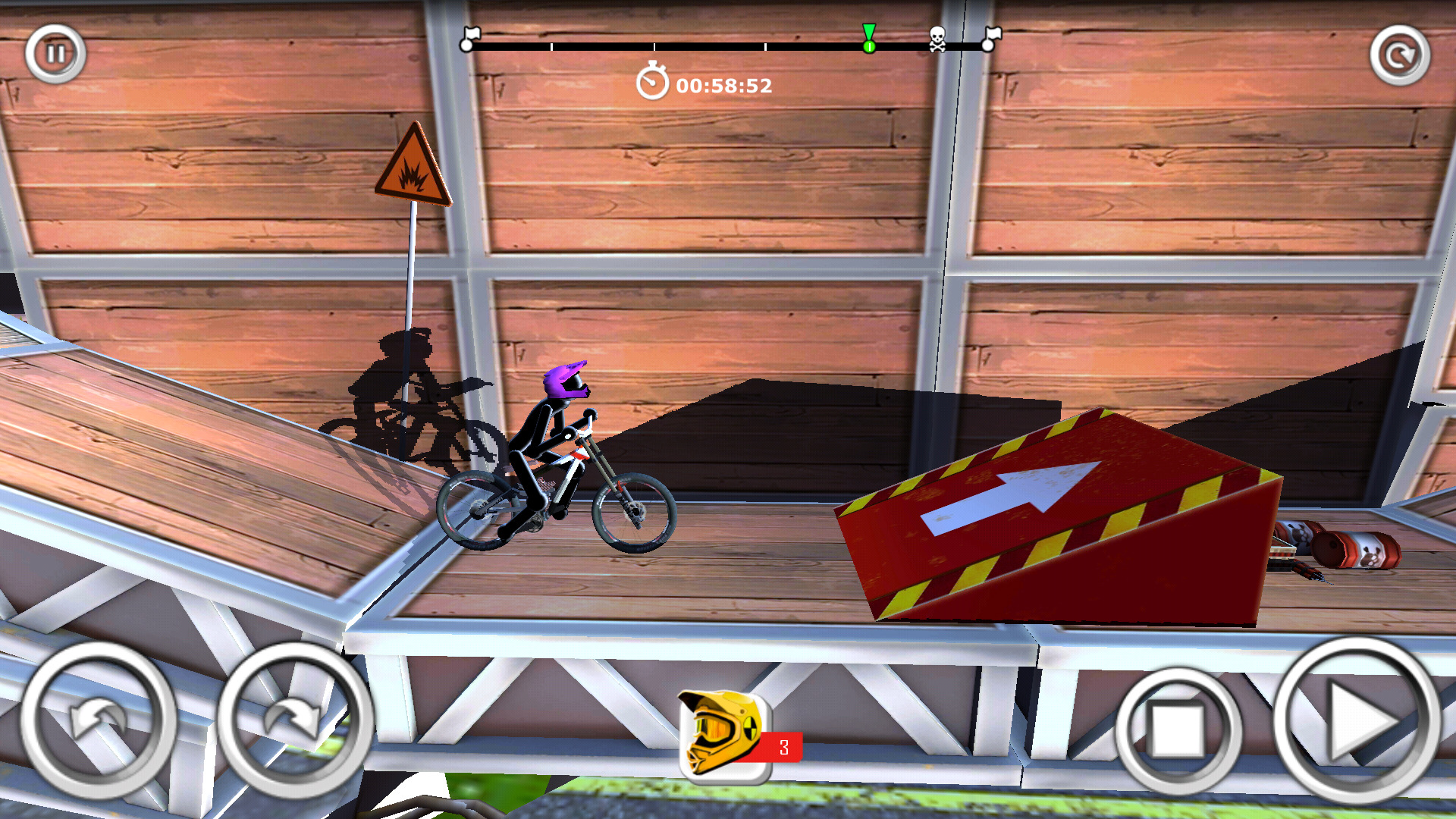Restart the current level
Screen dimensions: 1456x819
coord(1399,55)
